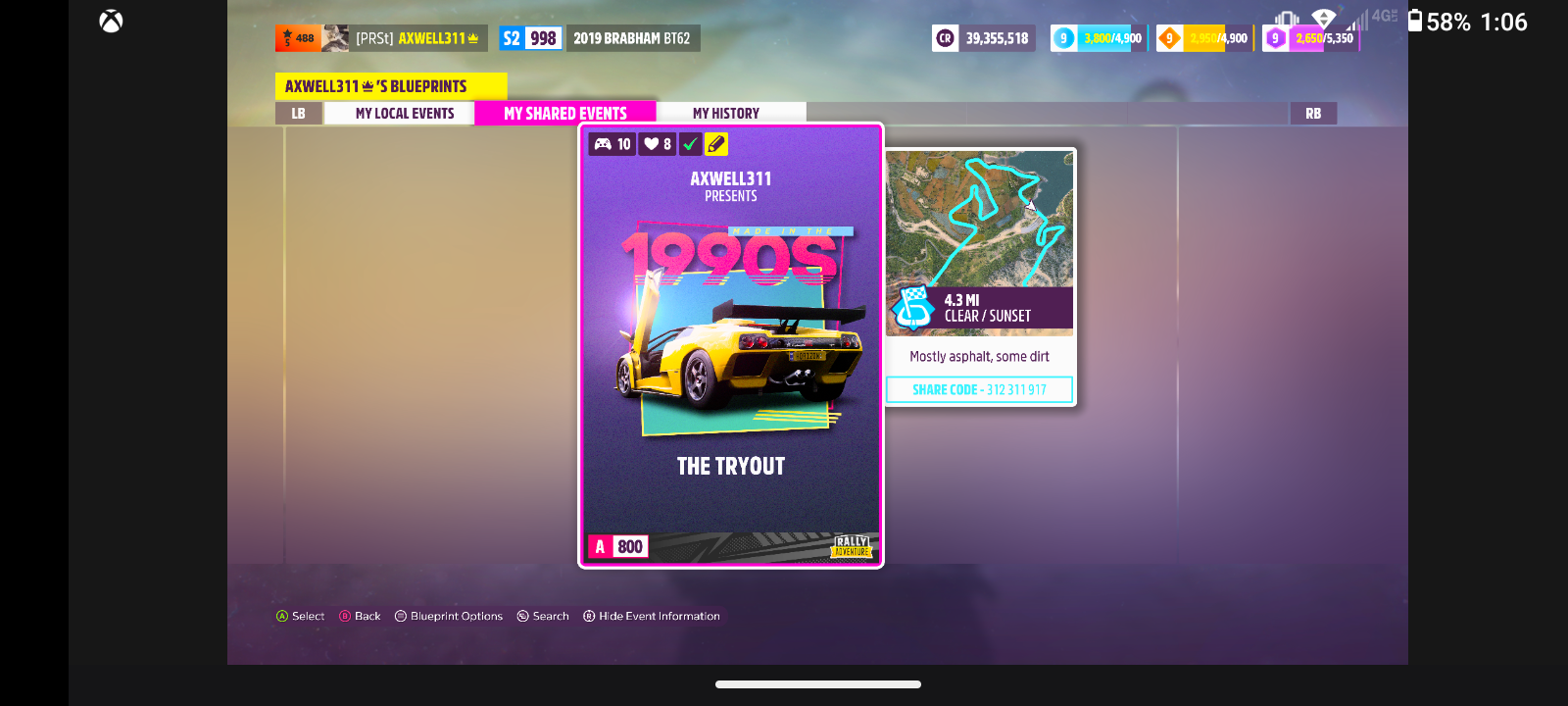This screenshot has height=706, width=1568.
Task: Click the heart likes icon on the event card
Action: [653, 144]
